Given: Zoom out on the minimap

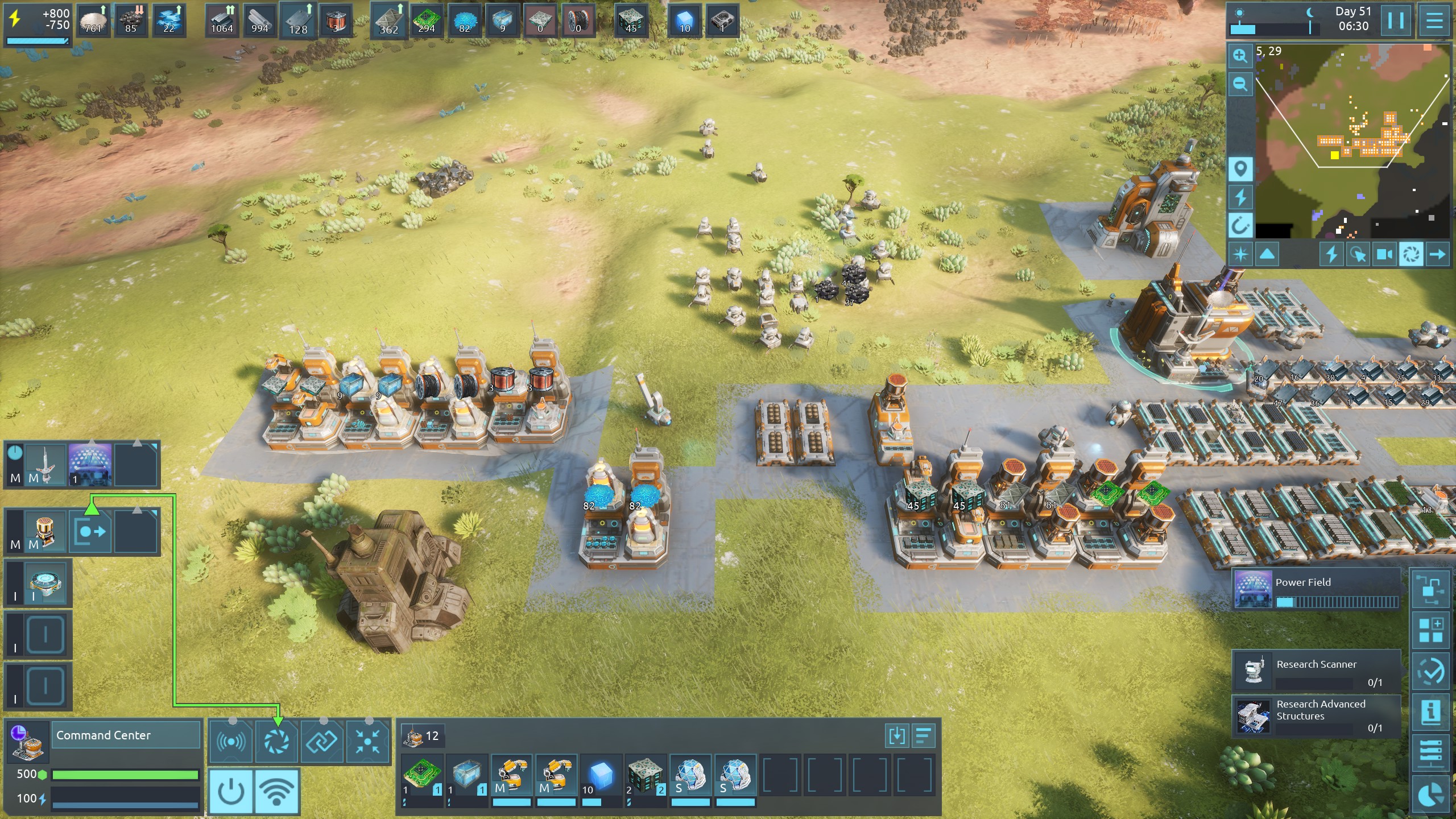Looking at the screenshot, I should point(1240,84).
